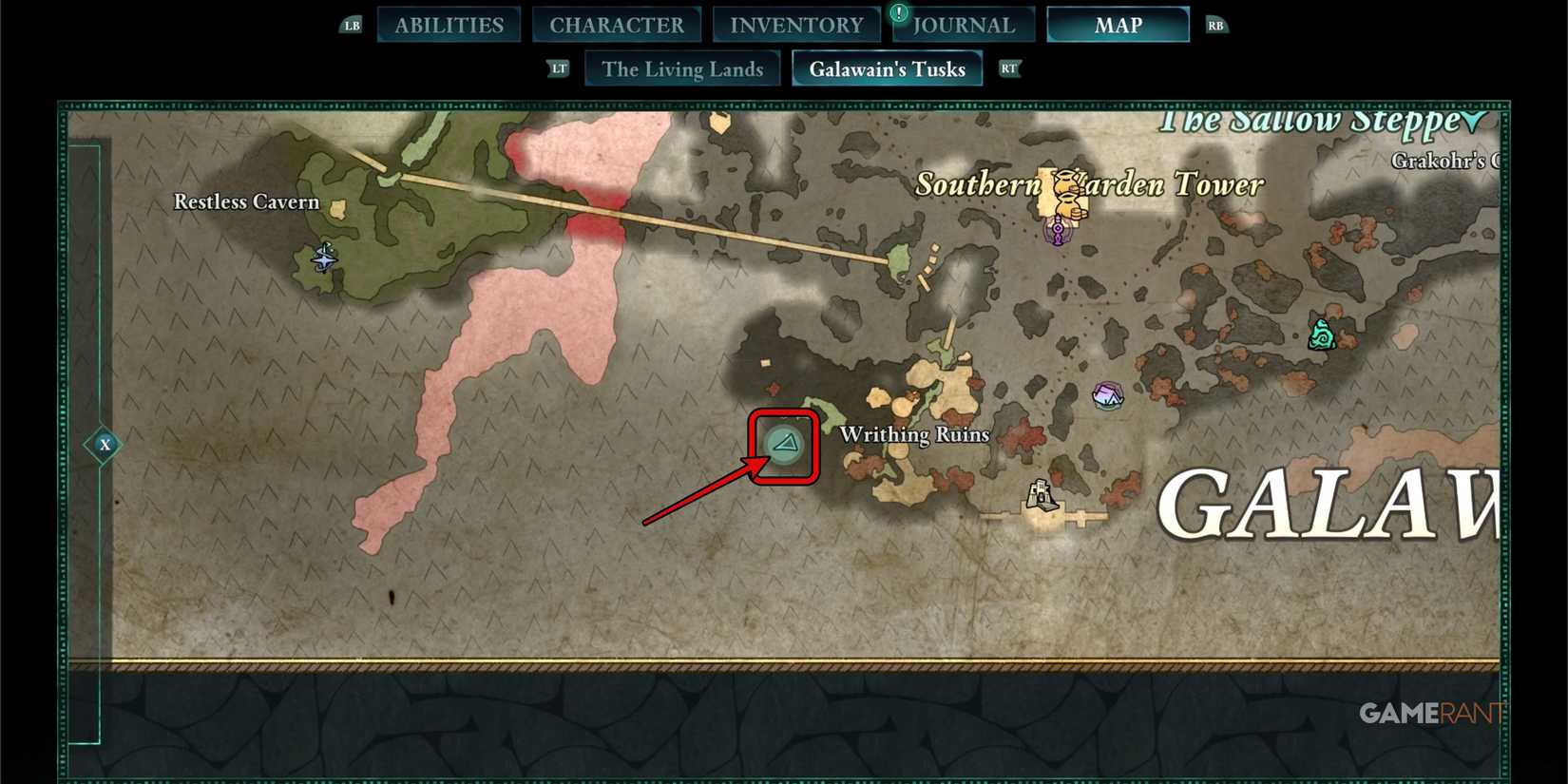Expand the side panel using the X diamond
The height and width of the screenshot is (784, 1568).
point(105,444)
